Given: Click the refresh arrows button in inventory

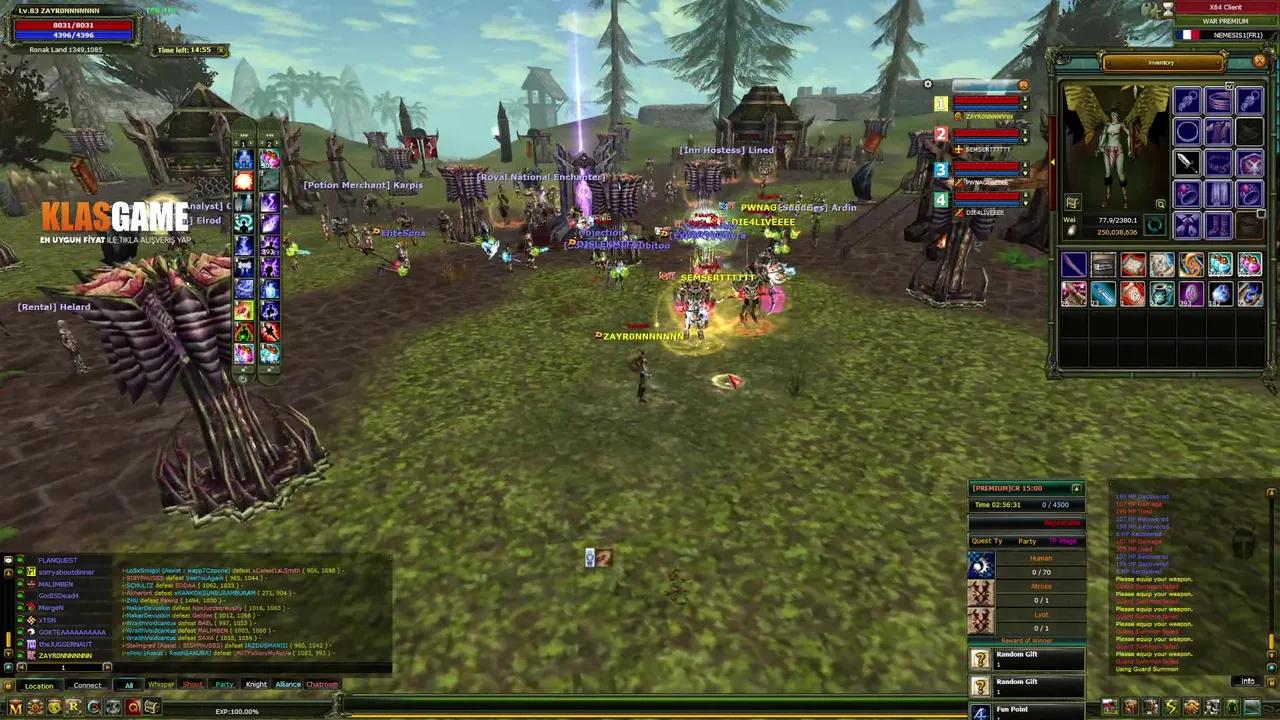Looking at the screenshot, I should point(1155,226).
